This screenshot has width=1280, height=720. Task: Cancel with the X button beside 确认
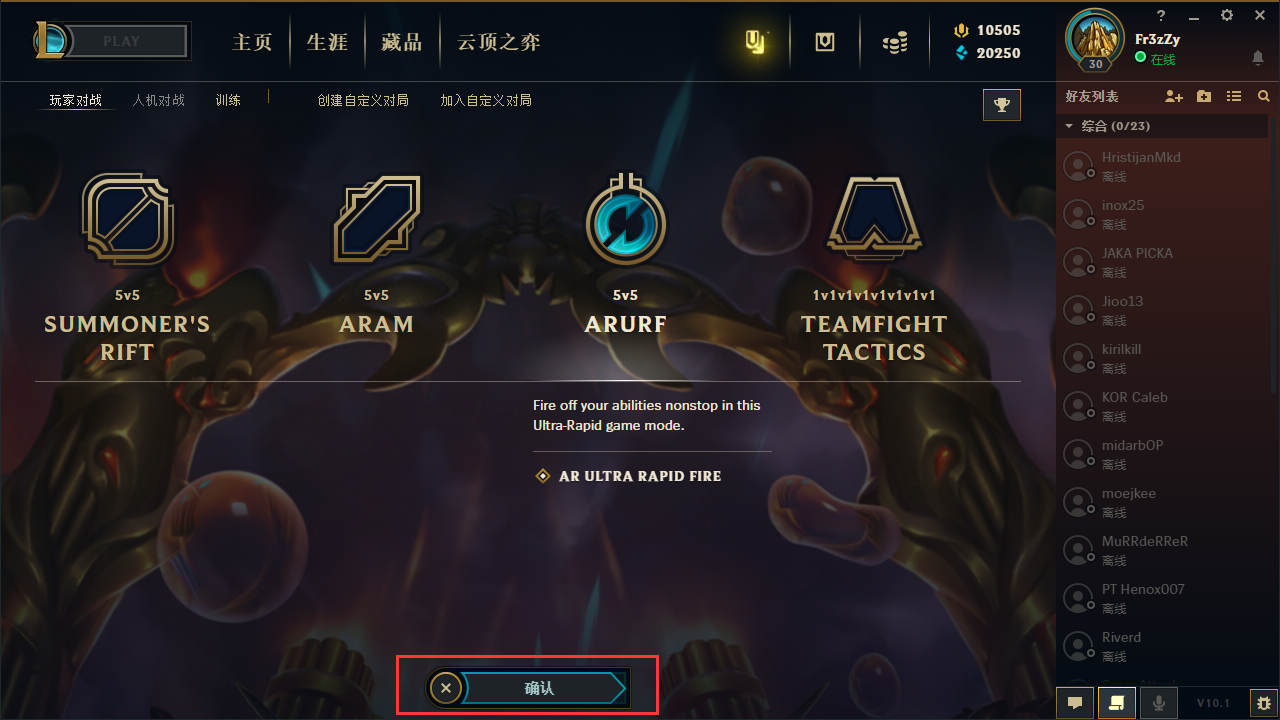pos(446,688)
